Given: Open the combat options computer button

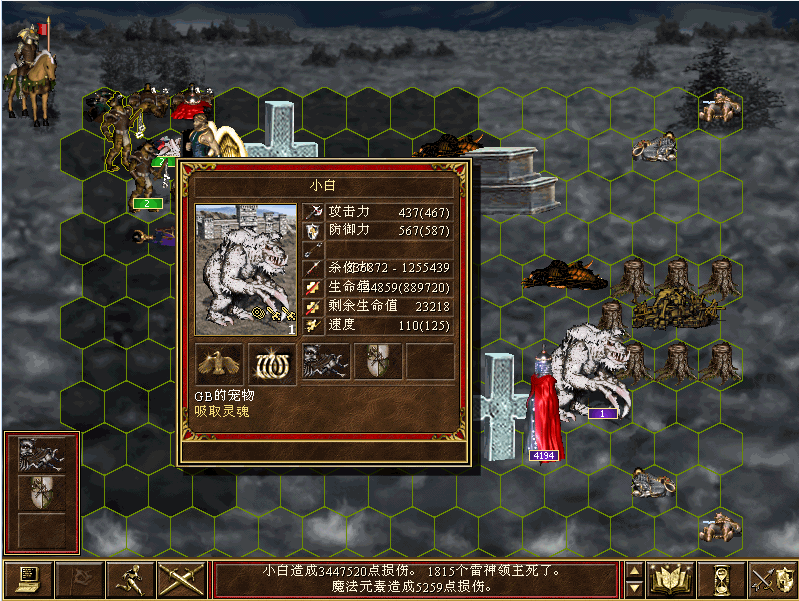Looking at the screenshot, I should [x=28, y=580].
